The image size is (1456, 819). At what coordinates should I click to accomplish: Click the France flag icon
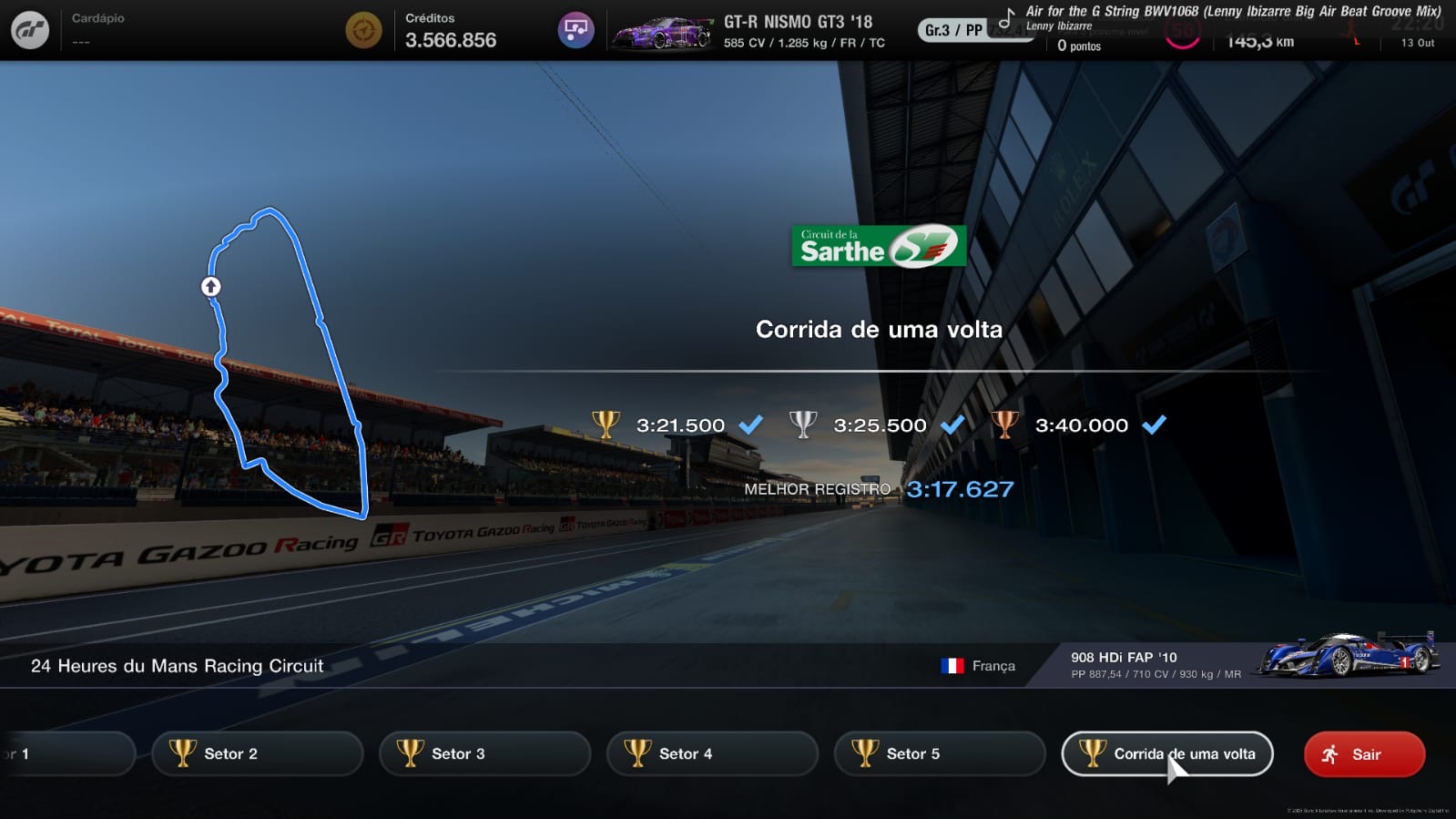point(952,666)
